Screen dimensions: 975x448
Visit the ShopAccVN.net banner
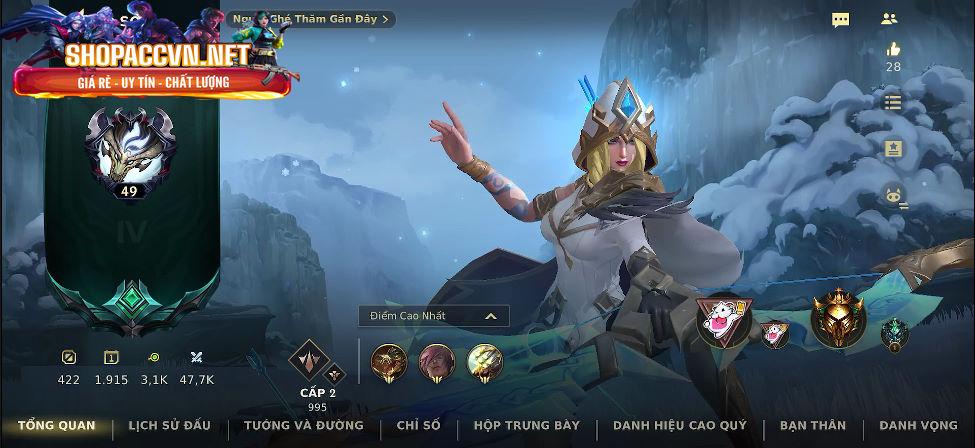click(152, 67)
